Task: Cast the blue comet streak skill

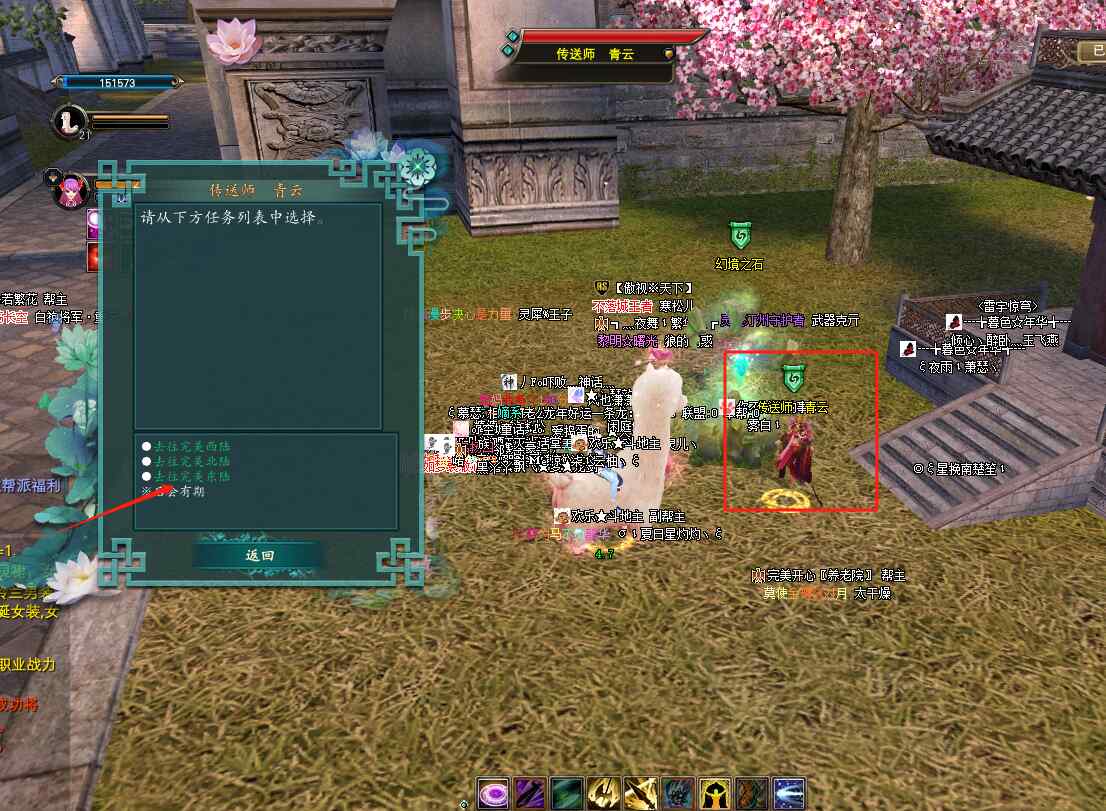Action: [x=788, y=793]
